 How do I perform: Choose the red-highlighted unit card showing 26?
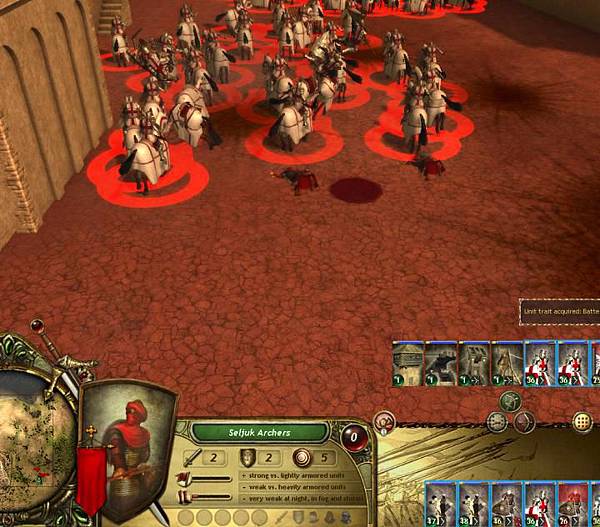(573, 502)
